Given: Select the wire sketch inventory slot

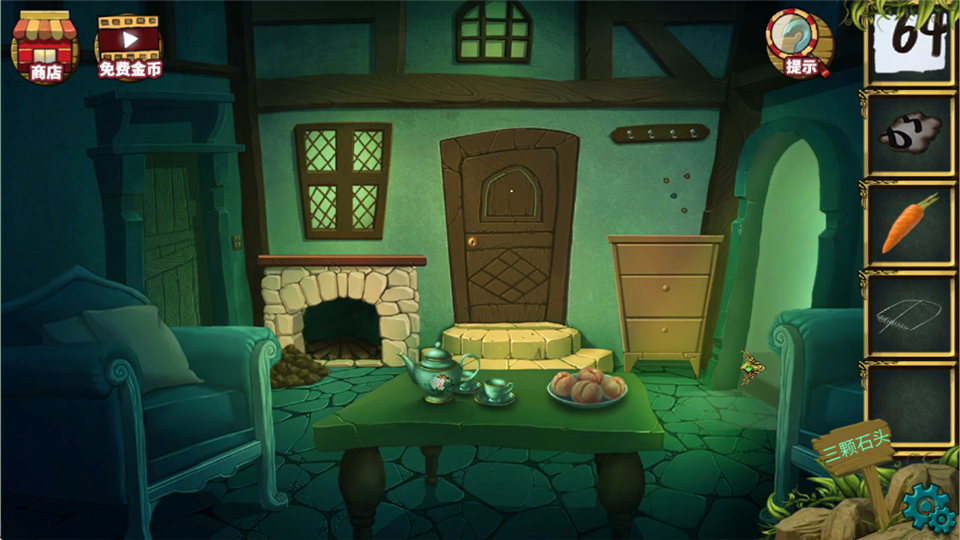Looking at the screenshot, I should pos(910,314).
